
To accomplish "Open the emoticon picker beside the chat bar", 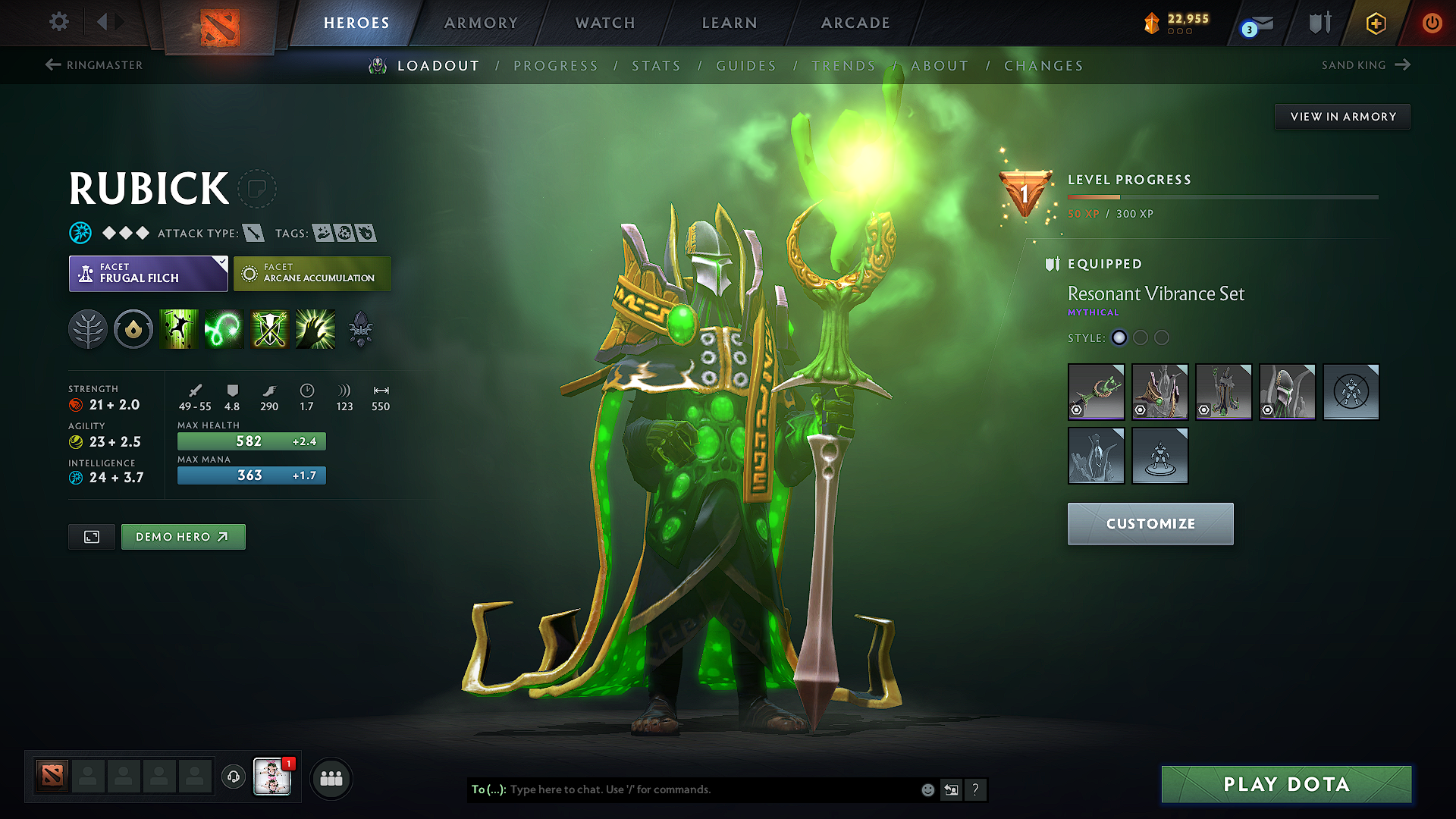I will (x=927, y=789).
